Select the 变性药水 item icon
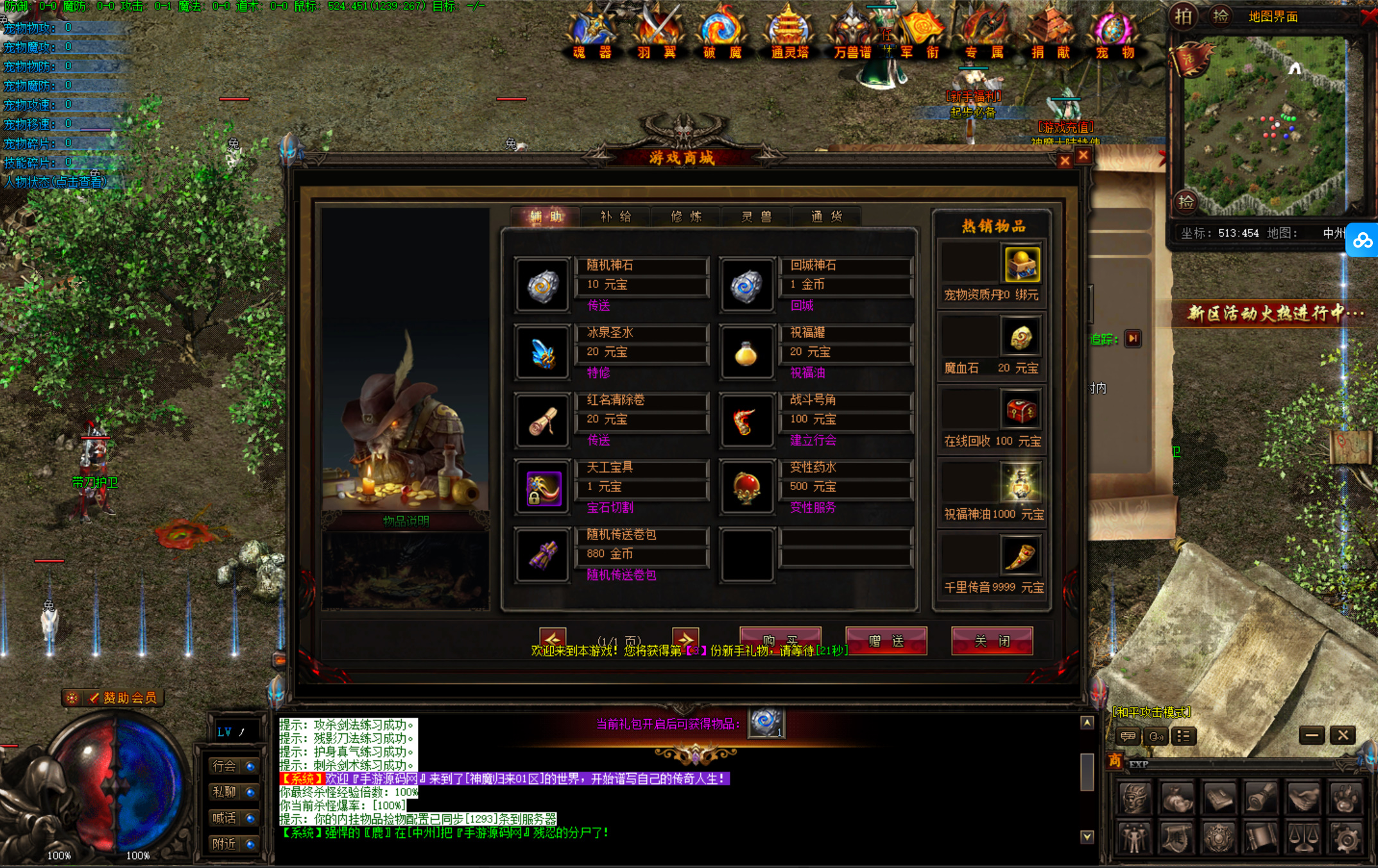 pos(746,488)
